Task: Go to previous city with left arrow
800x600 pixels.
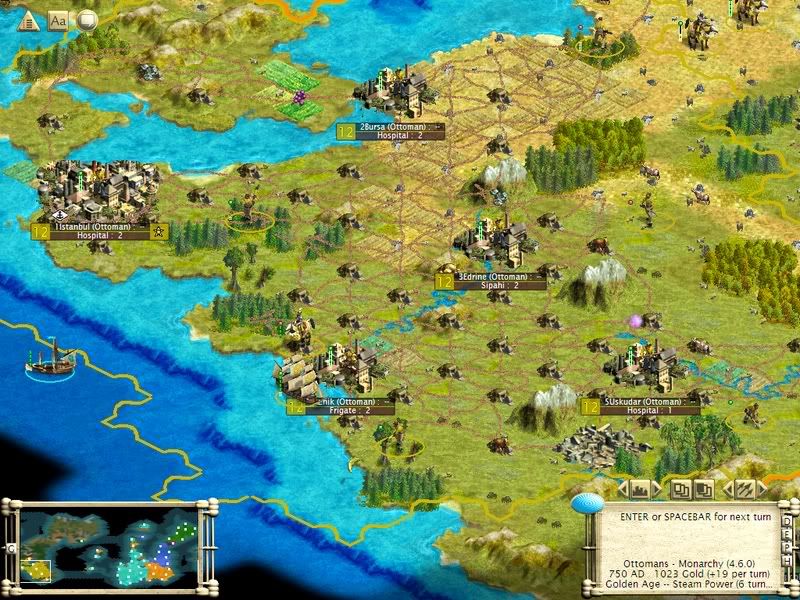Action: click(622, 489)
